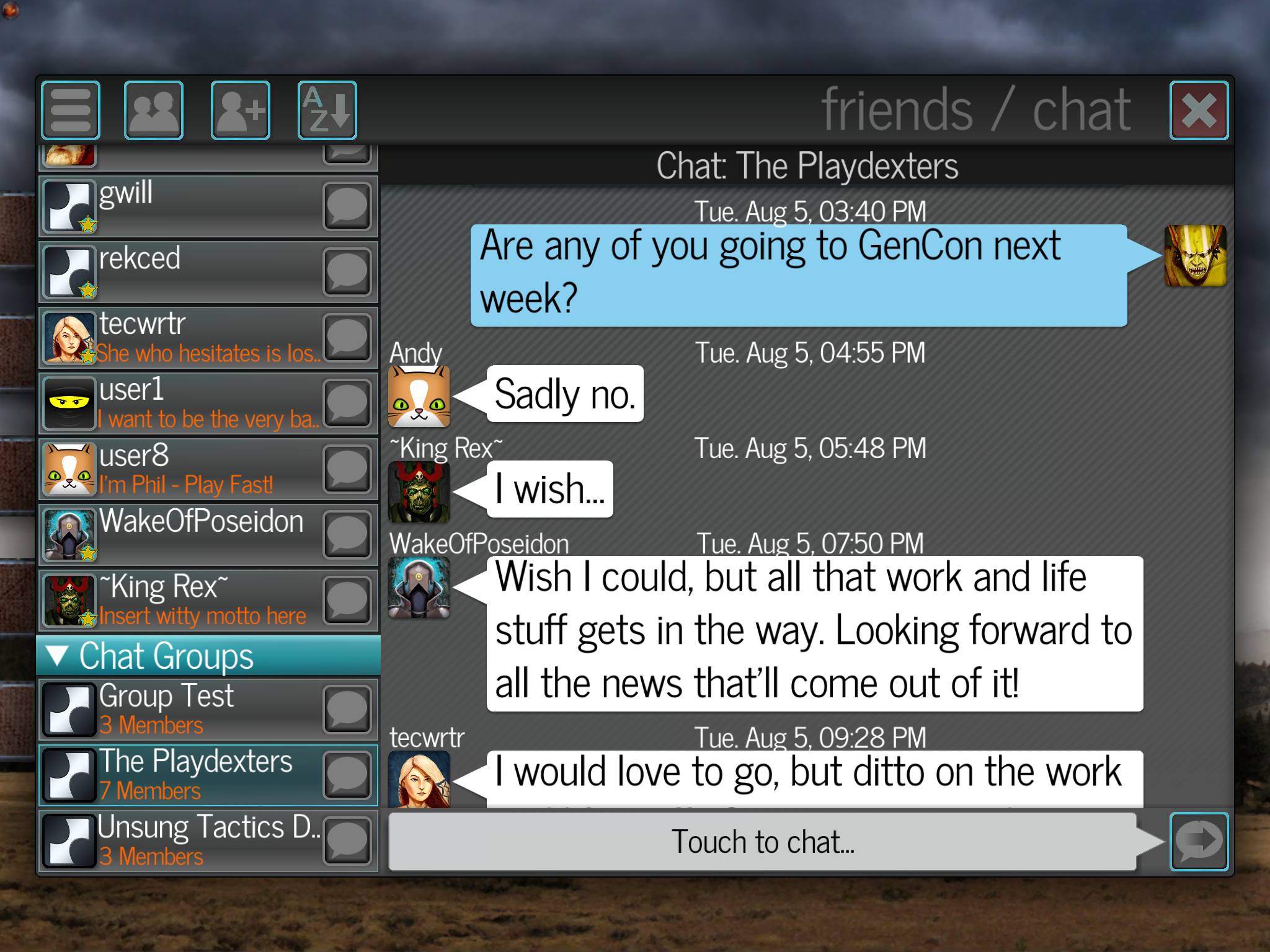Select tecwrtr in the friends list
1270x952 pixels.
coord(186,338)
